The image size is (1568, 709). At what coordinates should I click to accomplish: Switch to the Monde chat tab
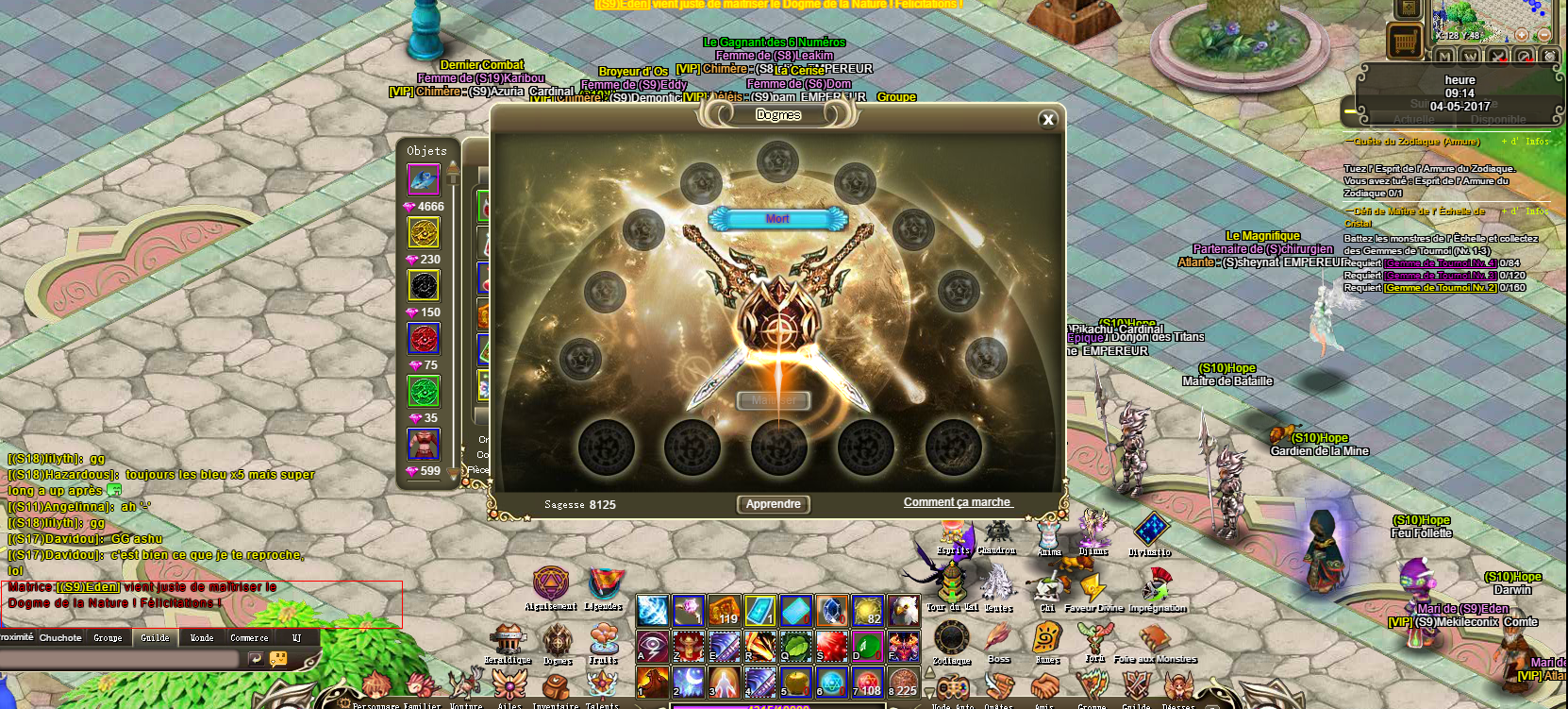pyautogui.click(x=202, y=638)
